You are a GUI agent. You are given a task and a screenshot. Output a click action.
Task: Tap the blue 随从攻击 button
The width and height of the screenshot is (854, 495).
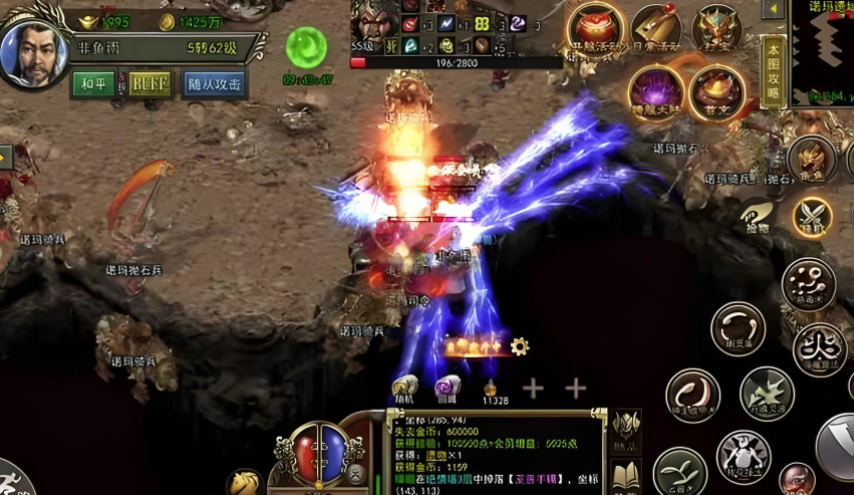click(215, 84)
